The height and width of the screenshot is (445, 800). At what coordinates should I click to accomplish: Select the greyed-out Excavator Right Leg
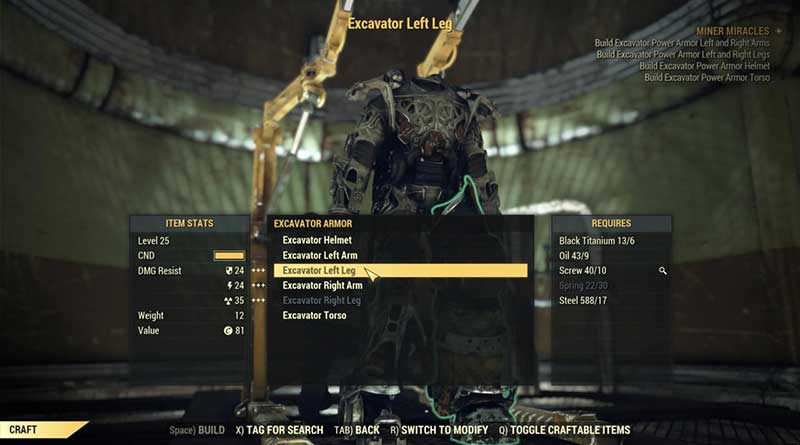(321, 300)
